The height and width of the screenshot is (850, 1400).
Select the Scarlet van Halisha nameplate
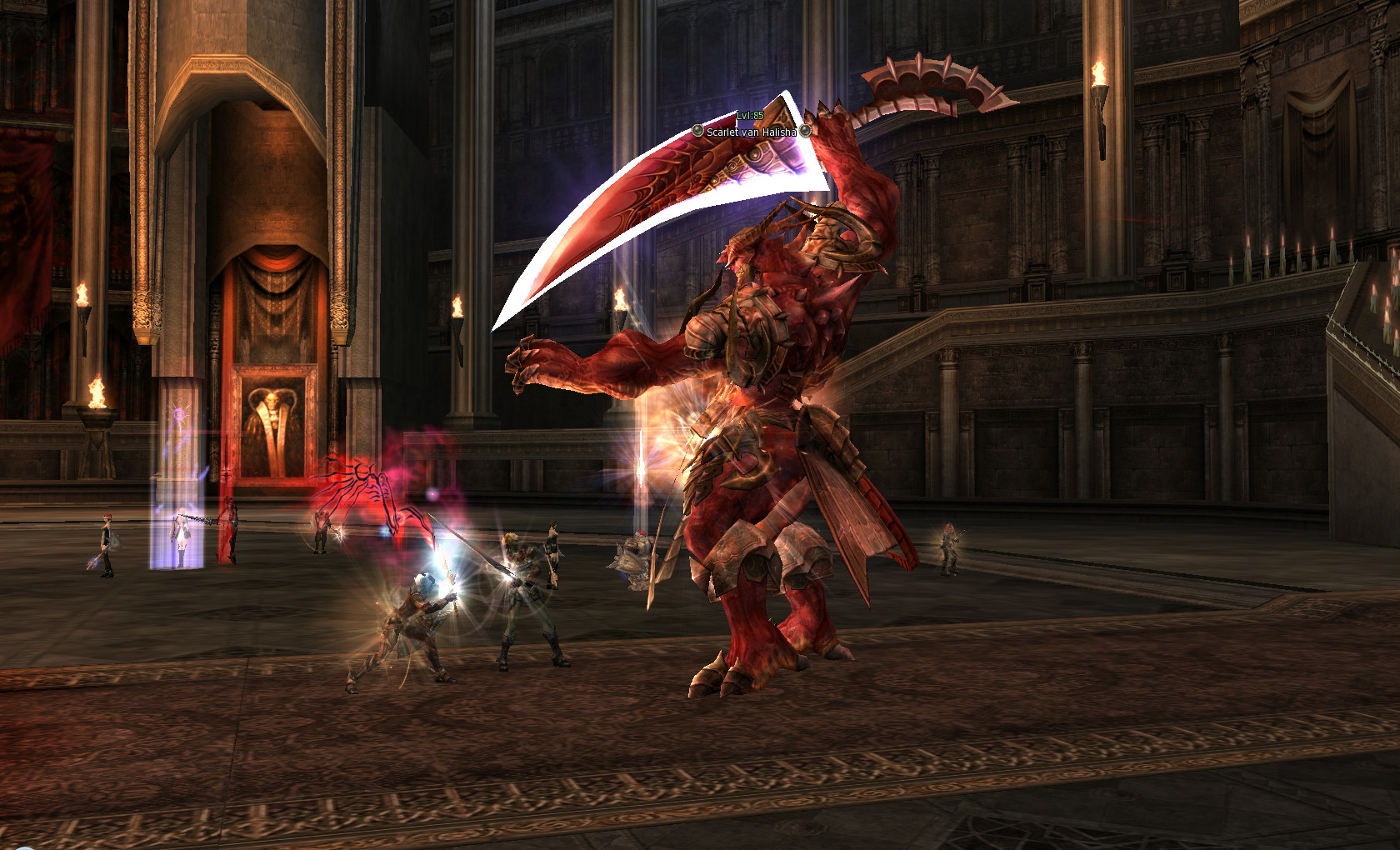click(x=751, y=132)
